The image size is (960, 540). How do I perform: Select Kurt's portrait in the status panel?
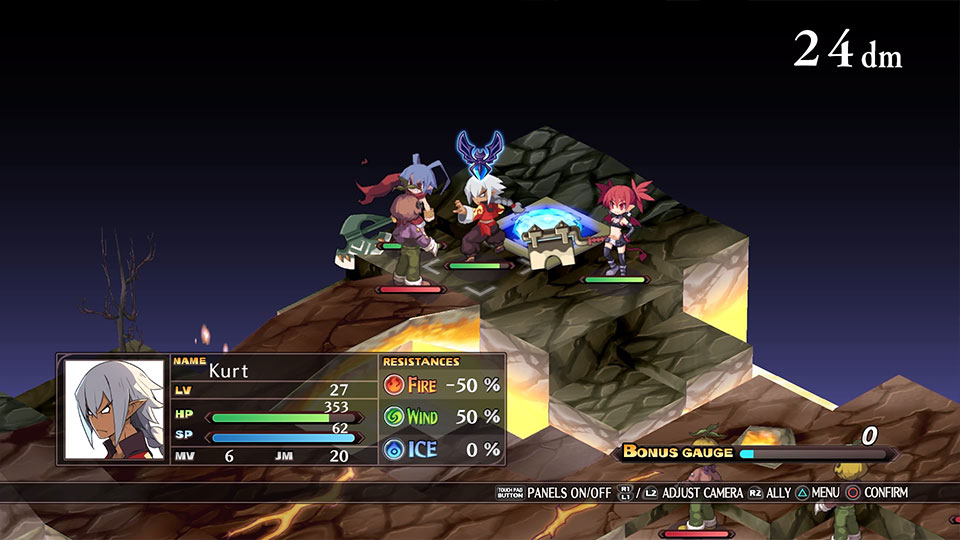(113, 409)
